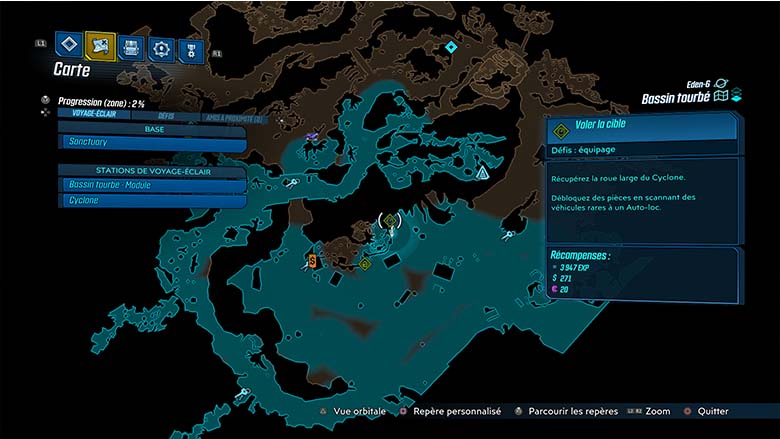Show the Défis sub-tab
The width and height of the screenshot is (780, 439).
(x=166, y=114)
